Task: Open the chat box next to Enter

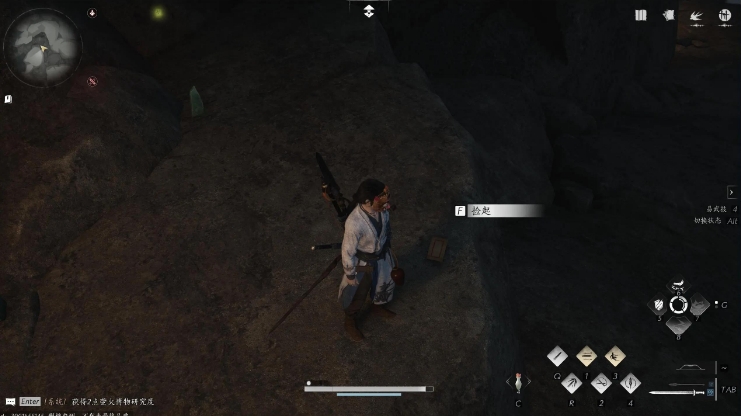Action: [x=10, y=401]
